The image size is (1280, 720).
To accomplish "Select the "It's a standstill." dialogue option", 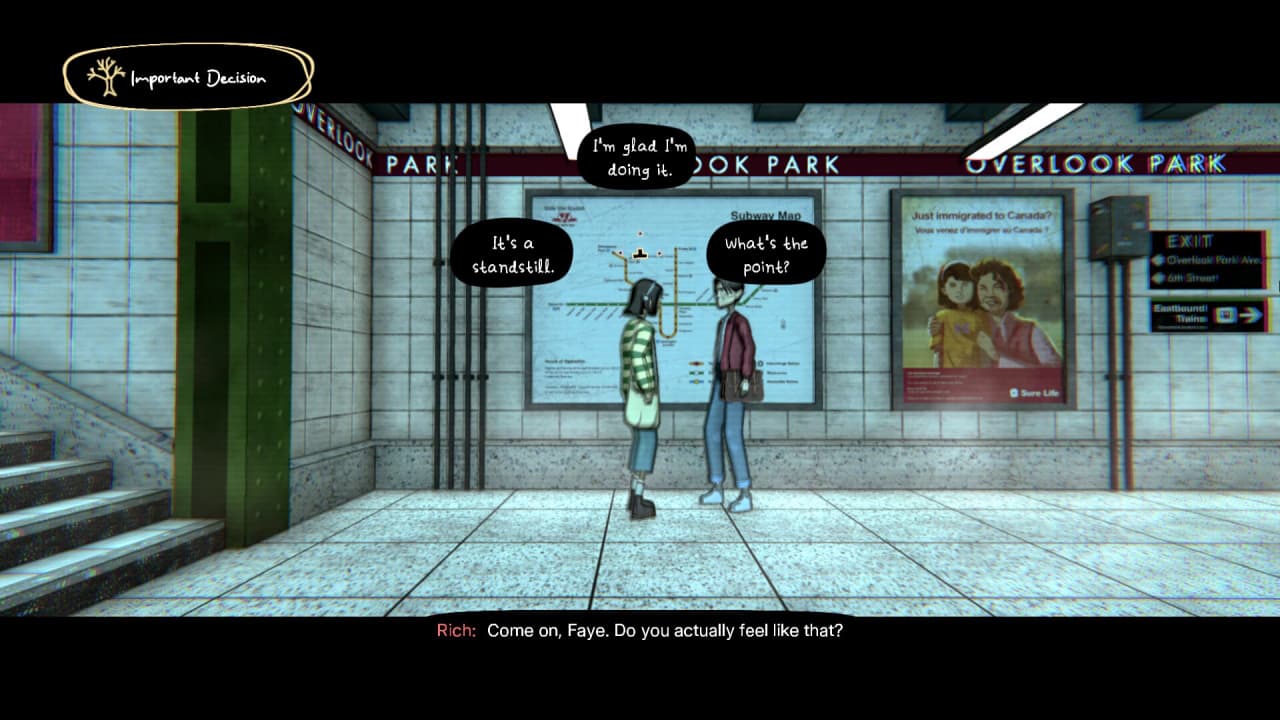I will 513,255.
